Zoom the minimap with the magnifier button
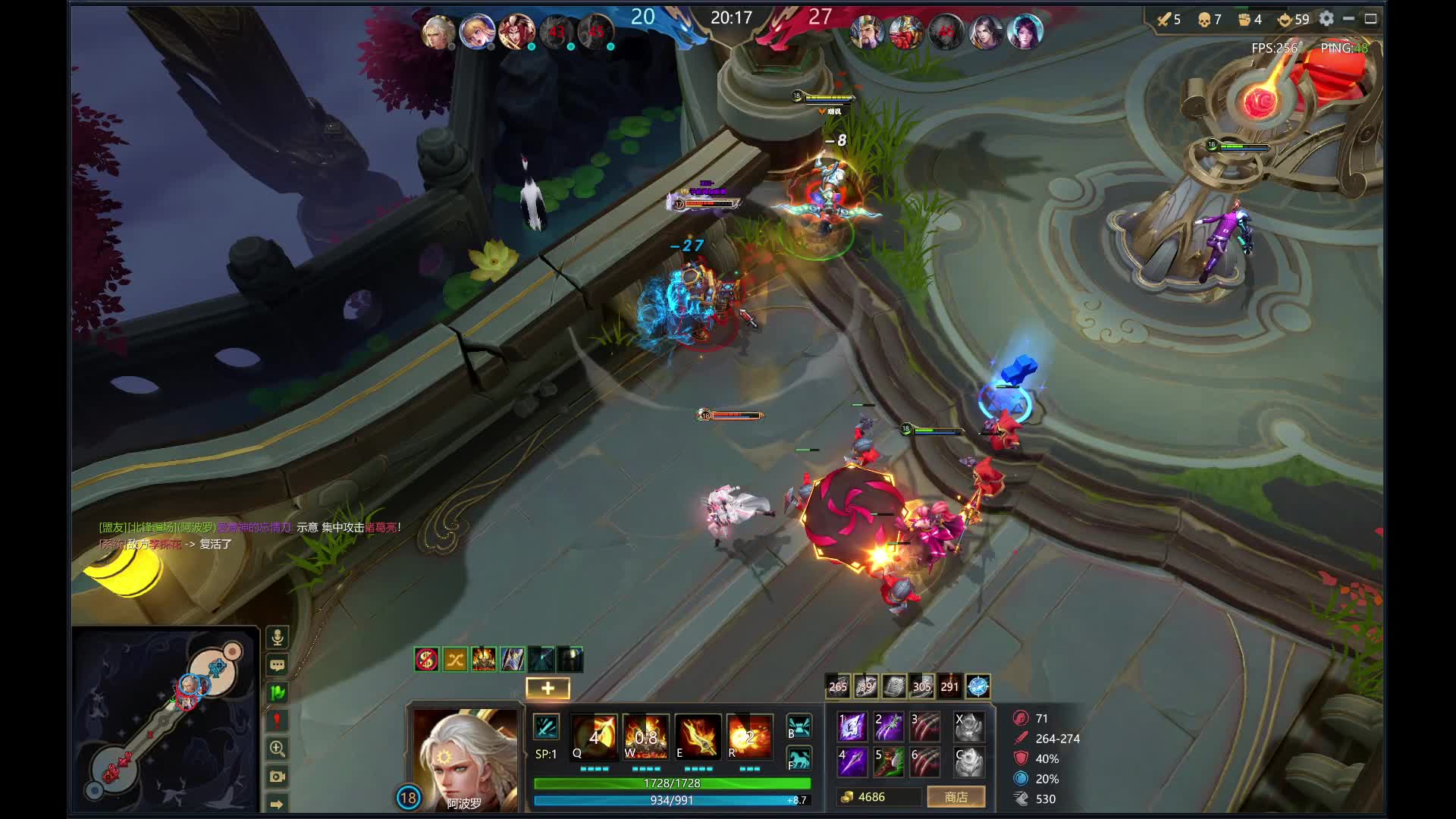The image size is (1456, 819). point(278,748)
